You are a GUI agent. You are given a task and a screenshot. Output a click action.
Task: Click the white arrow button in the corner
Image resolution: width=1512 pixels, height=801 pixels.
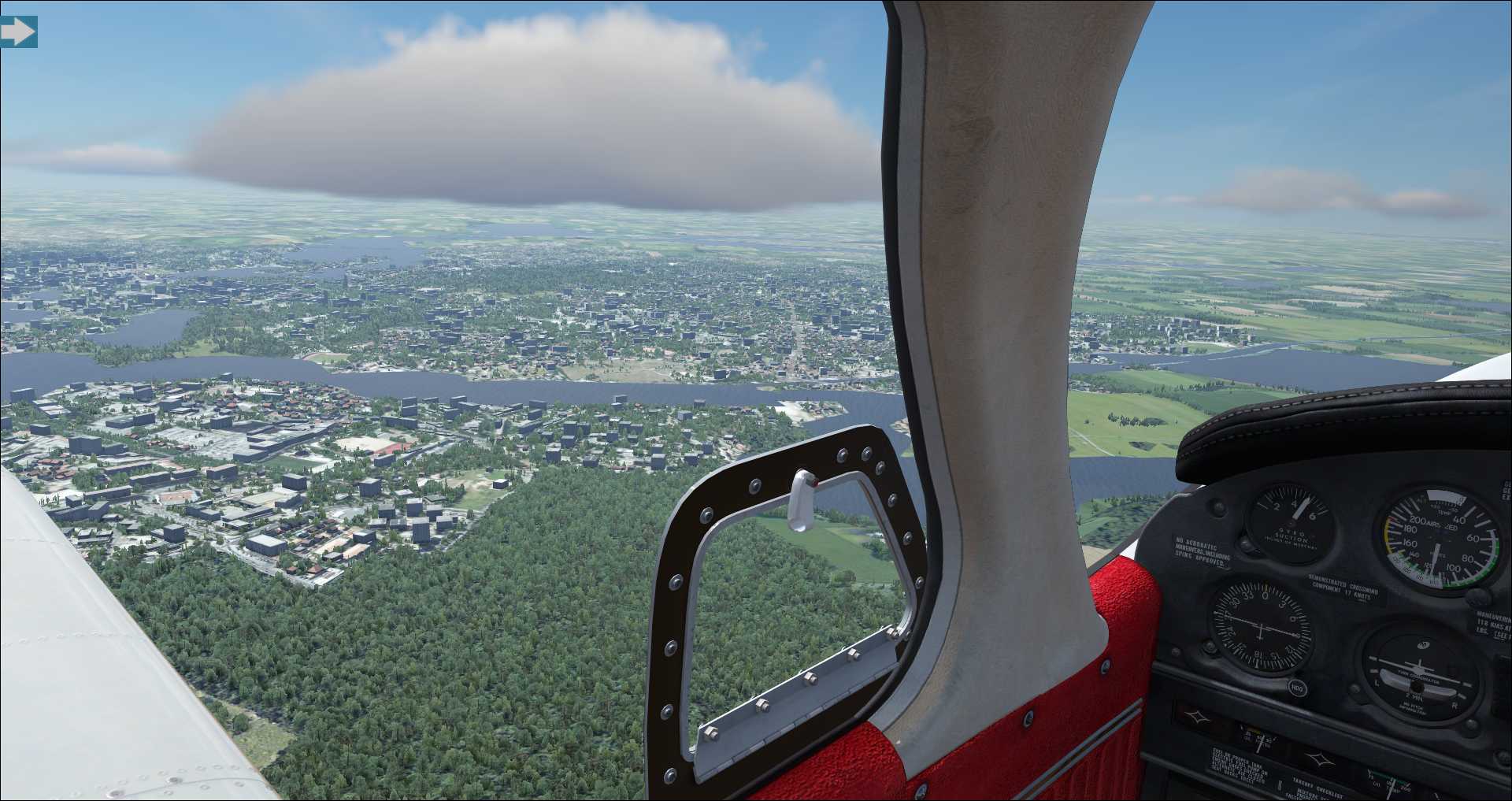(18, 32)
